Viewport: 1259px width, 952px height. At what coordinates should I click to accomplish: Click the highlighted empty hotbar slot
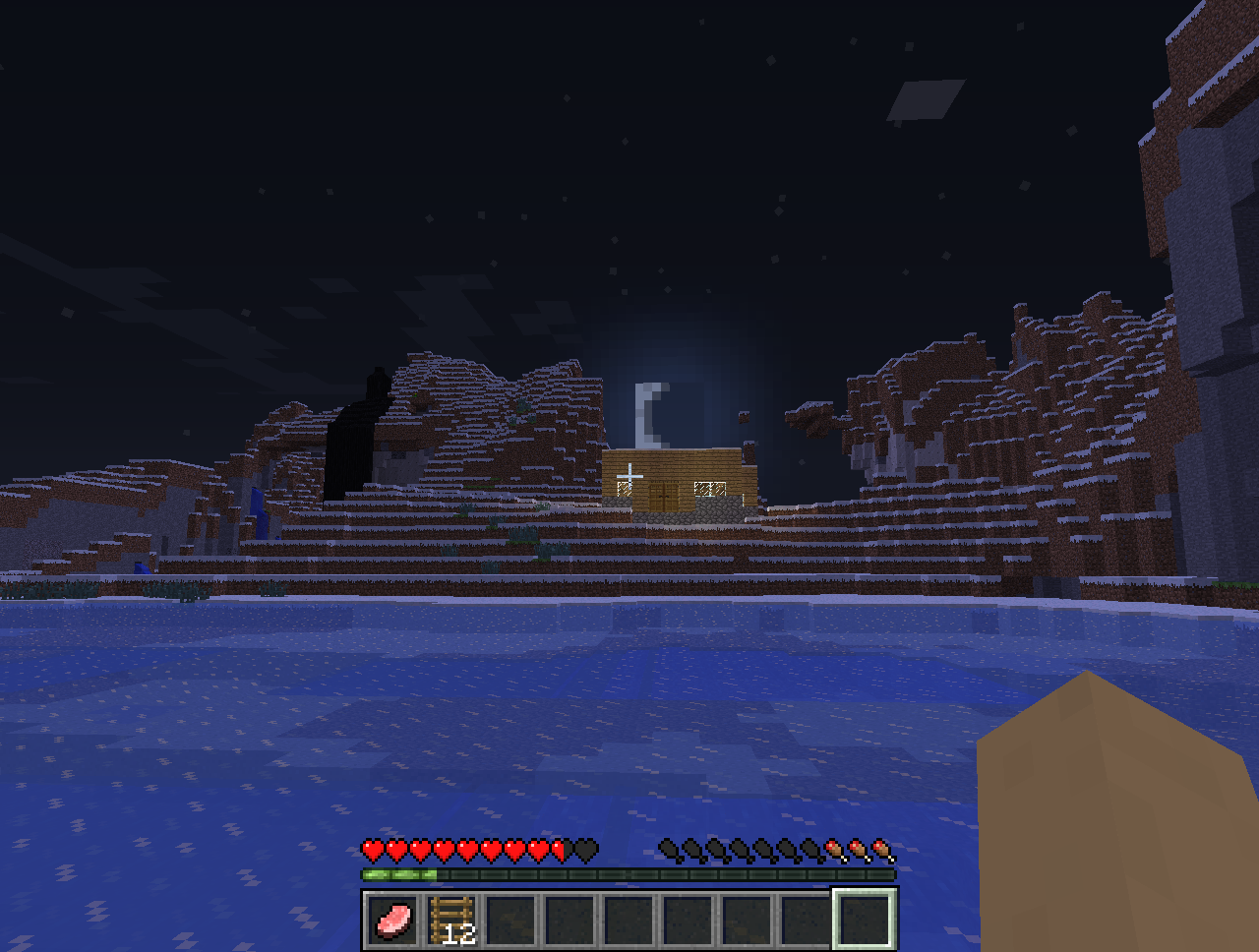point(865,921)
